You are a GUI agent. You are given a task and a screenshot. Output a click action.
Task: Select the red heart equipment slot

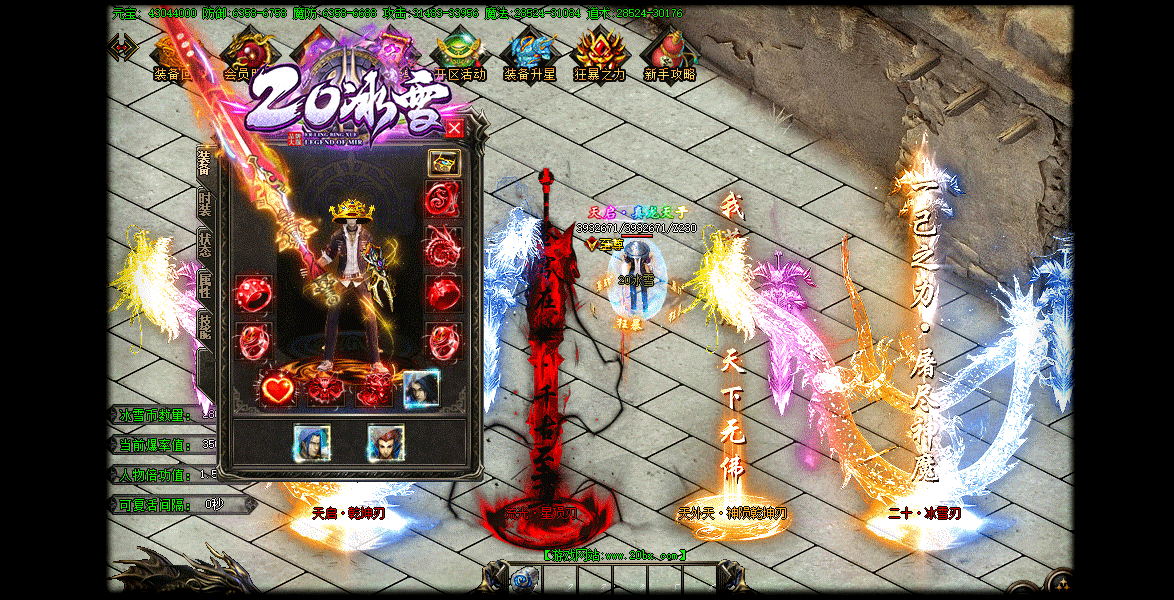[278, 388]
